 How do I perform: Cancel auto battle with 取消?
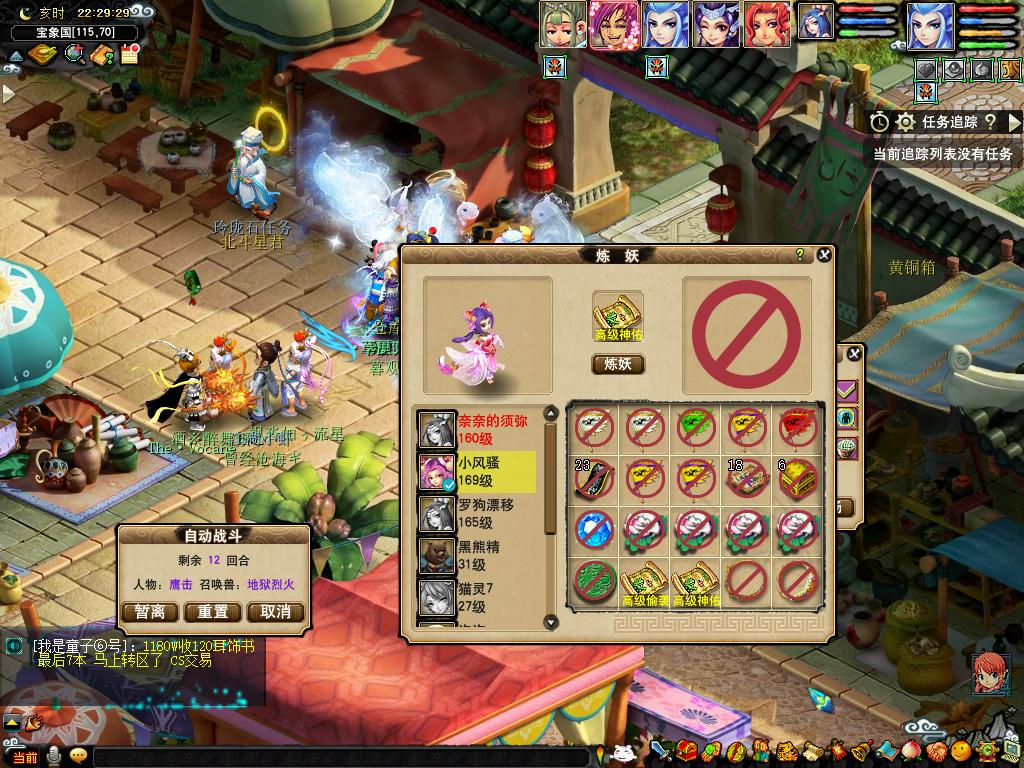275,612
